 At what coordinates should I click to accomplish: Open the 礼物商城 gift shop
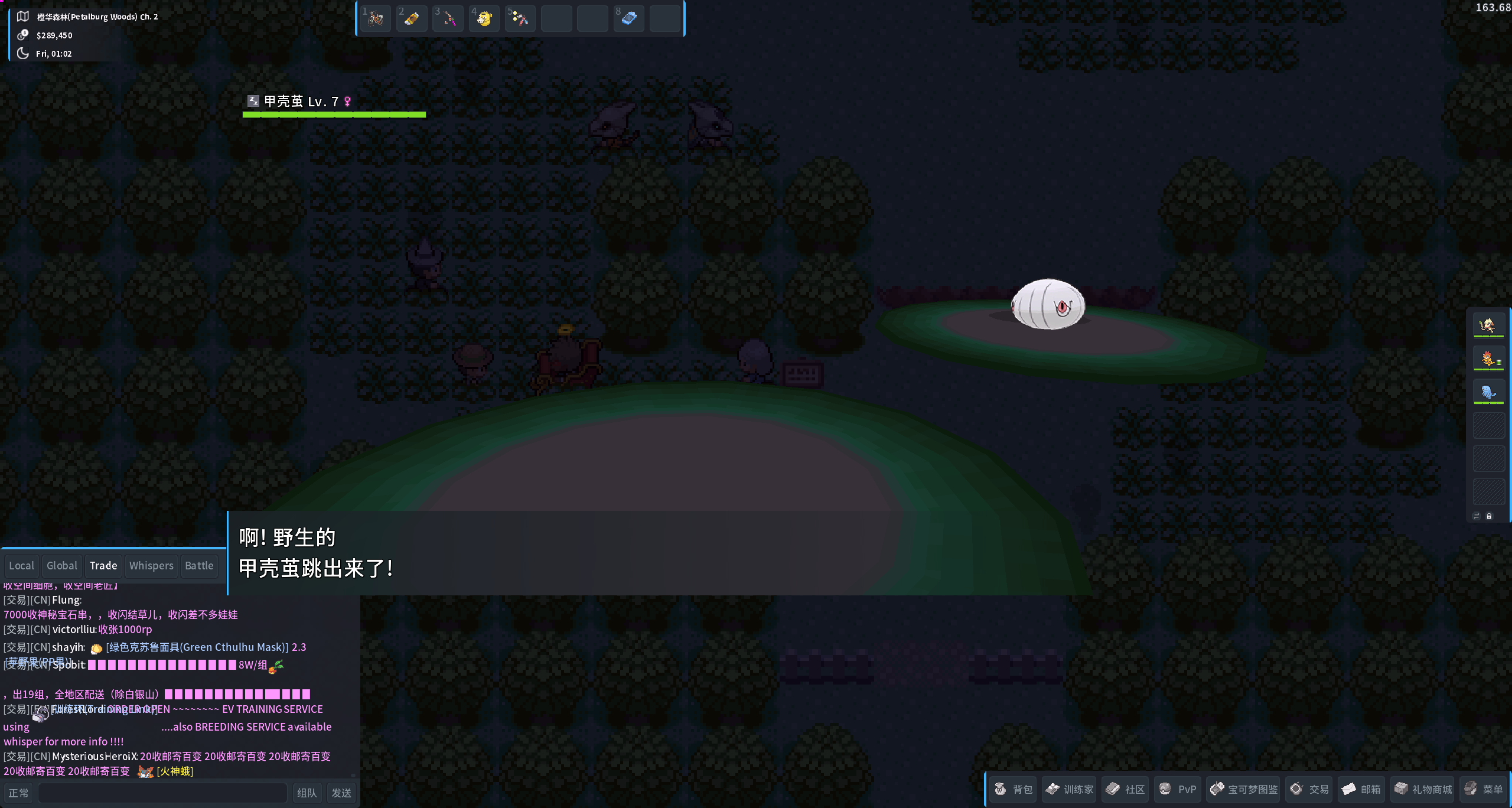pos(1424,789)
